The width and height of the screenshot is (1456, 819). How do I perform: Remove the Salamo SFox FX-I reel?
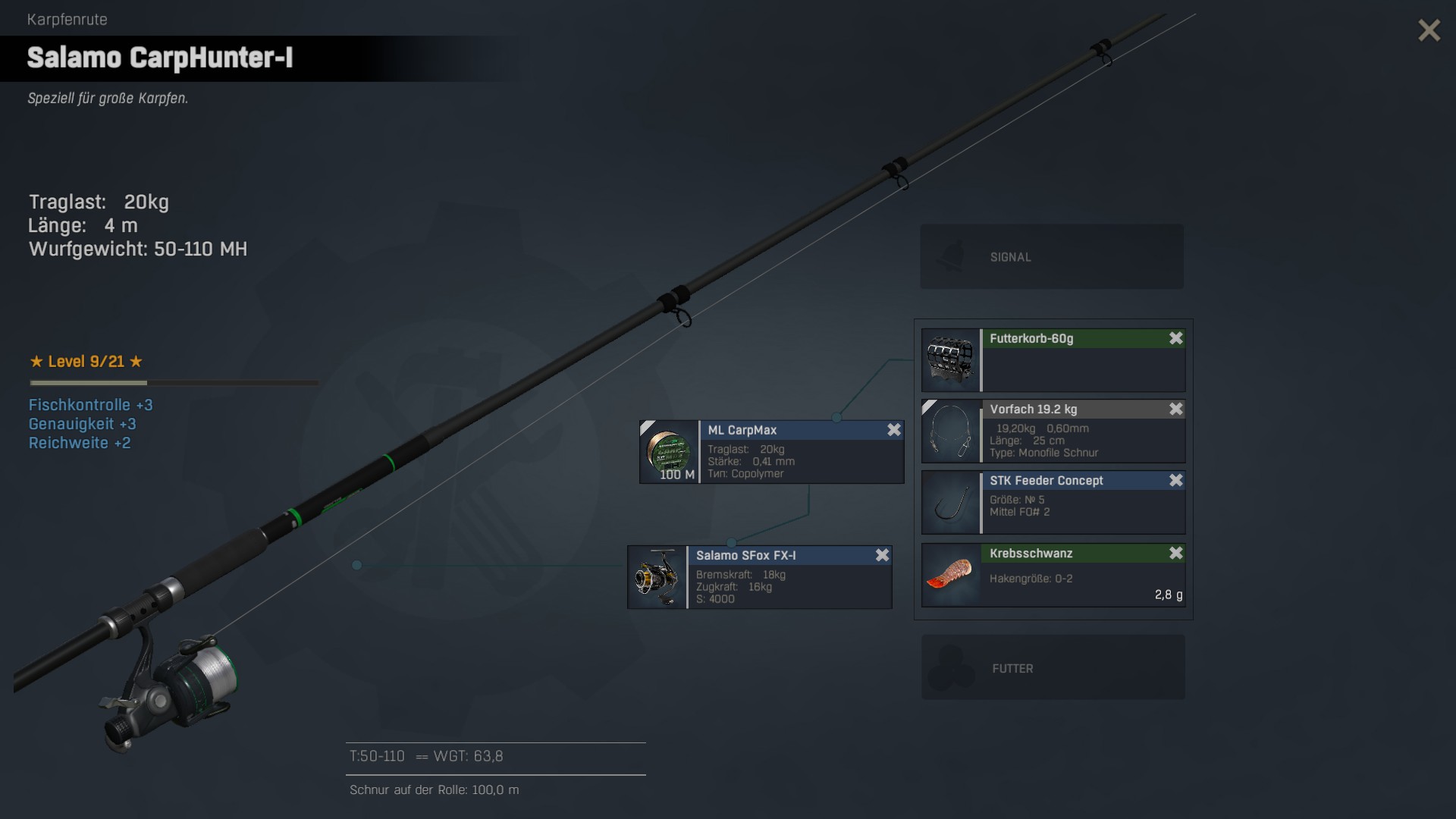(883, 555)
